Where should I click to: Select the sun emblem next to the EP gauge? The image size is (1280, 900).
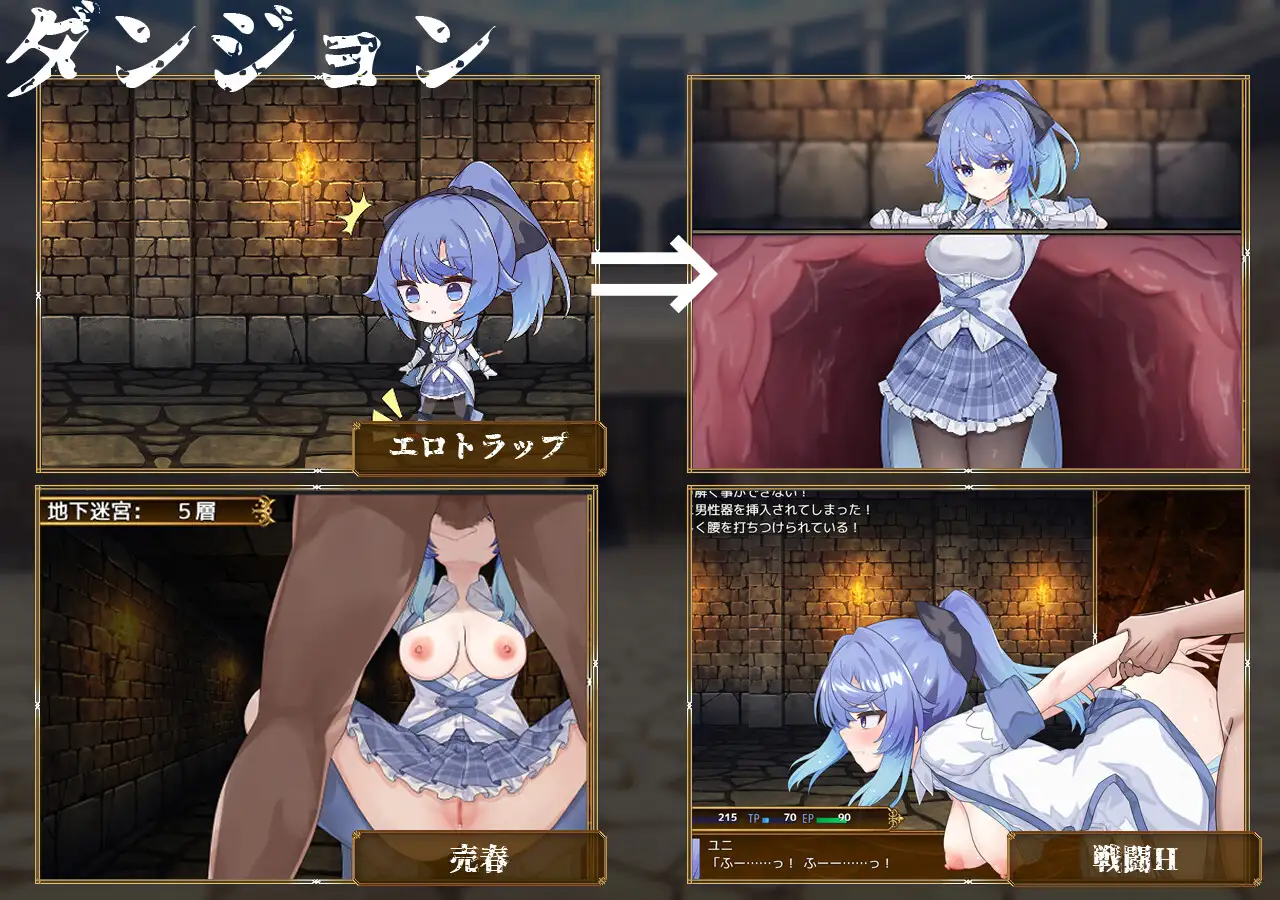click(x=894, y=818)
